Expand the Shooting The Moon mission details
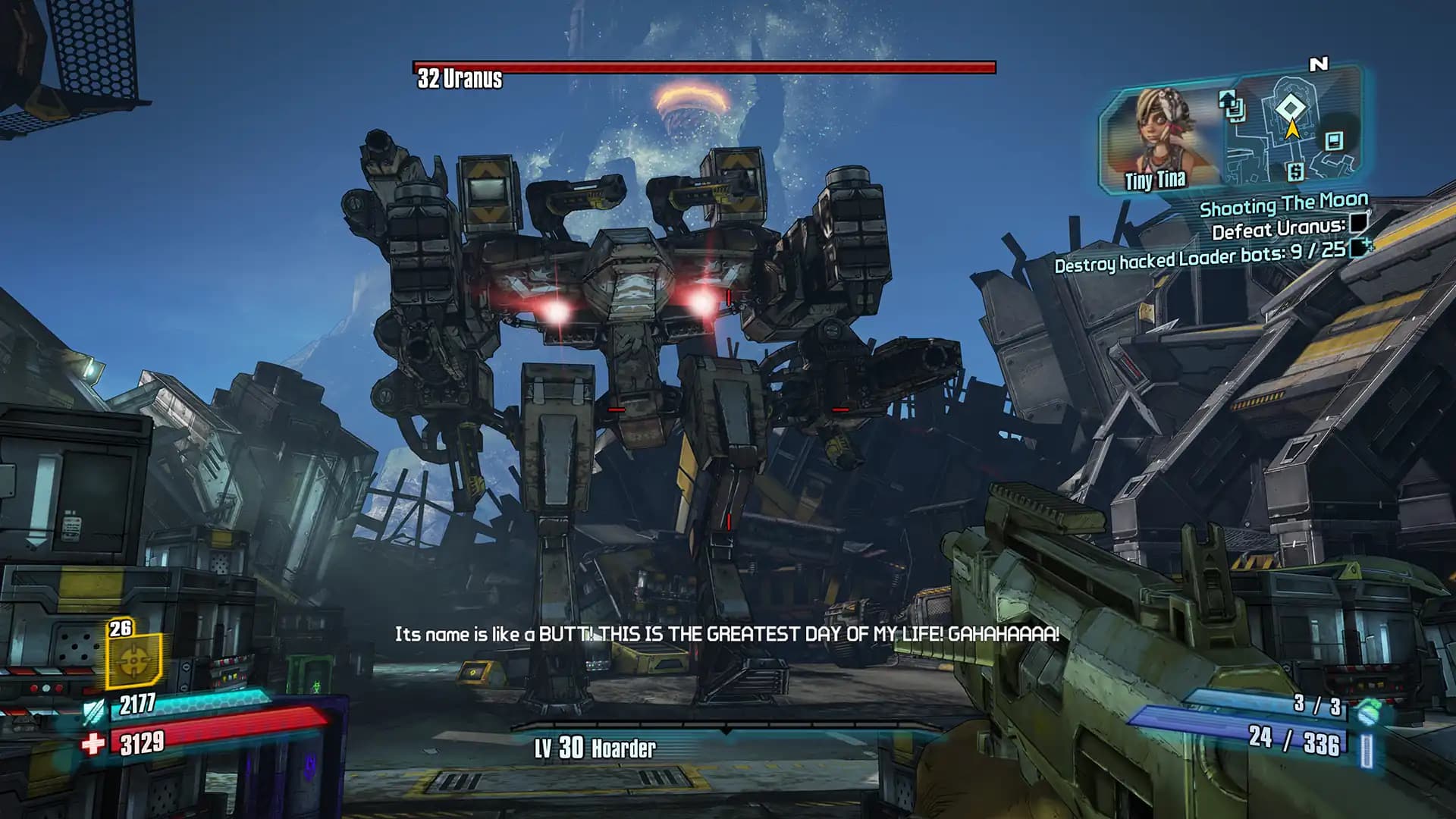1456x819 pixels. coord(1284,205)
